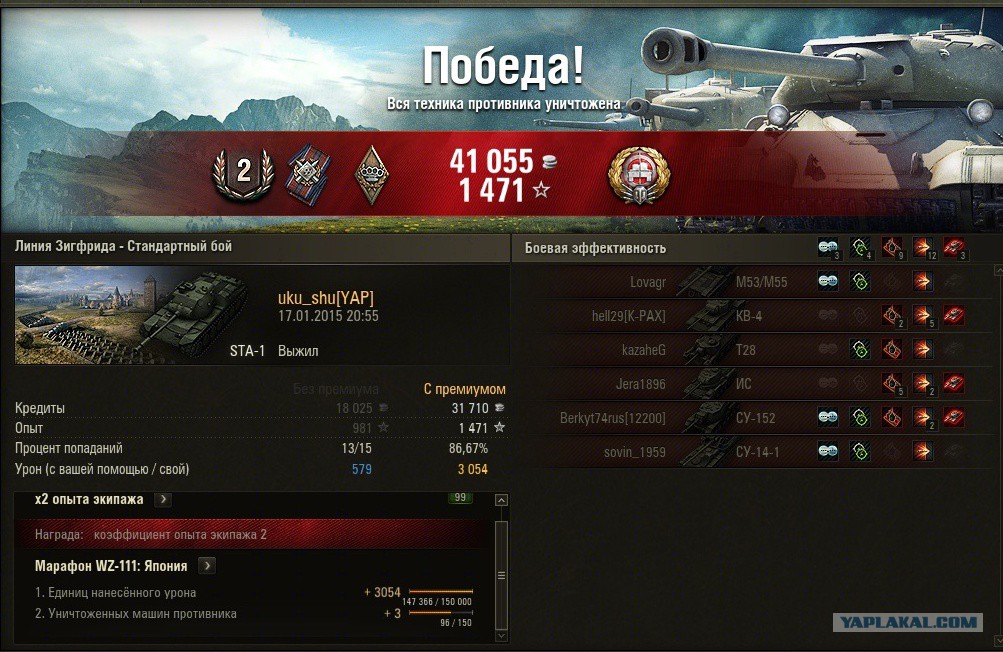The width and height of the screenshot is (1003, 652).
Task: Inspect the diamond-shaped badge in the banner
Action: (x=372, y=174)
